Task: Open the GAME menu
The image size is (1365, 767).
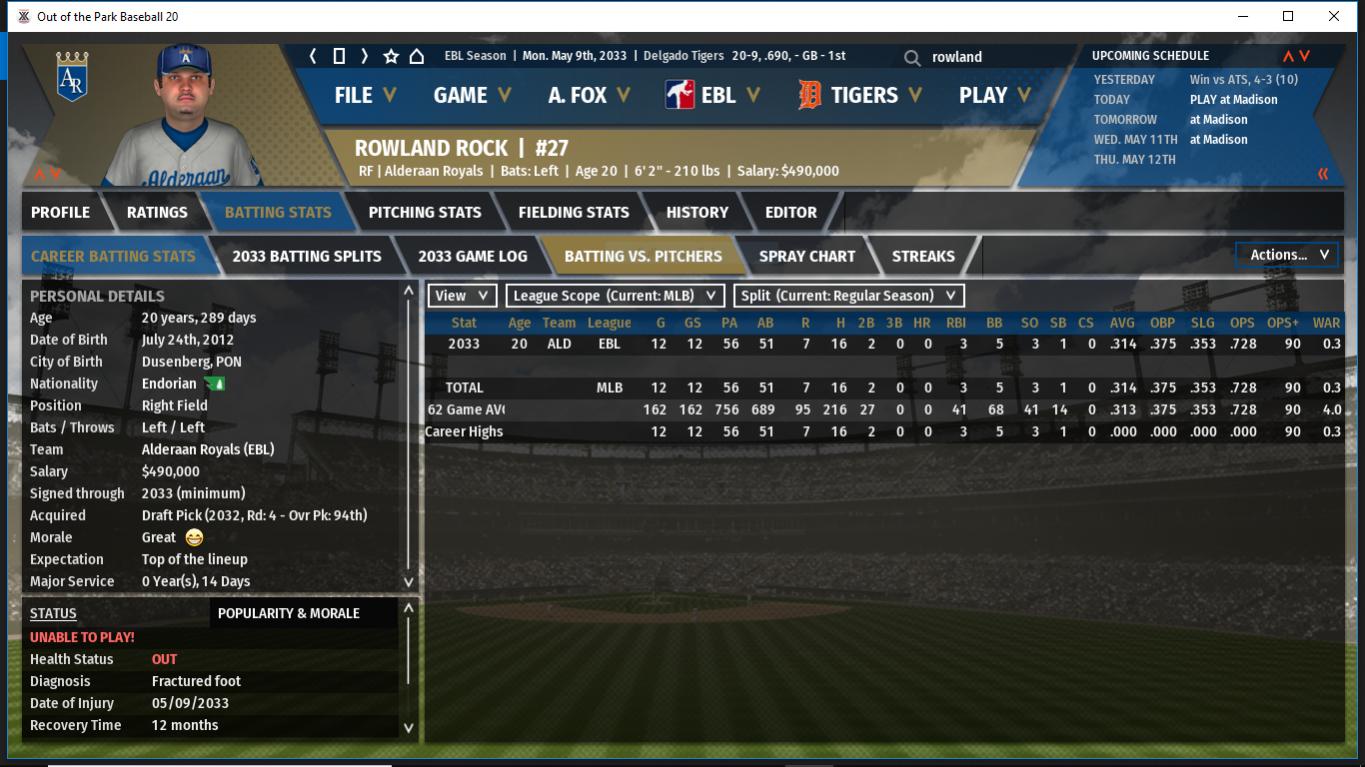Action: (x=471, y=95)
